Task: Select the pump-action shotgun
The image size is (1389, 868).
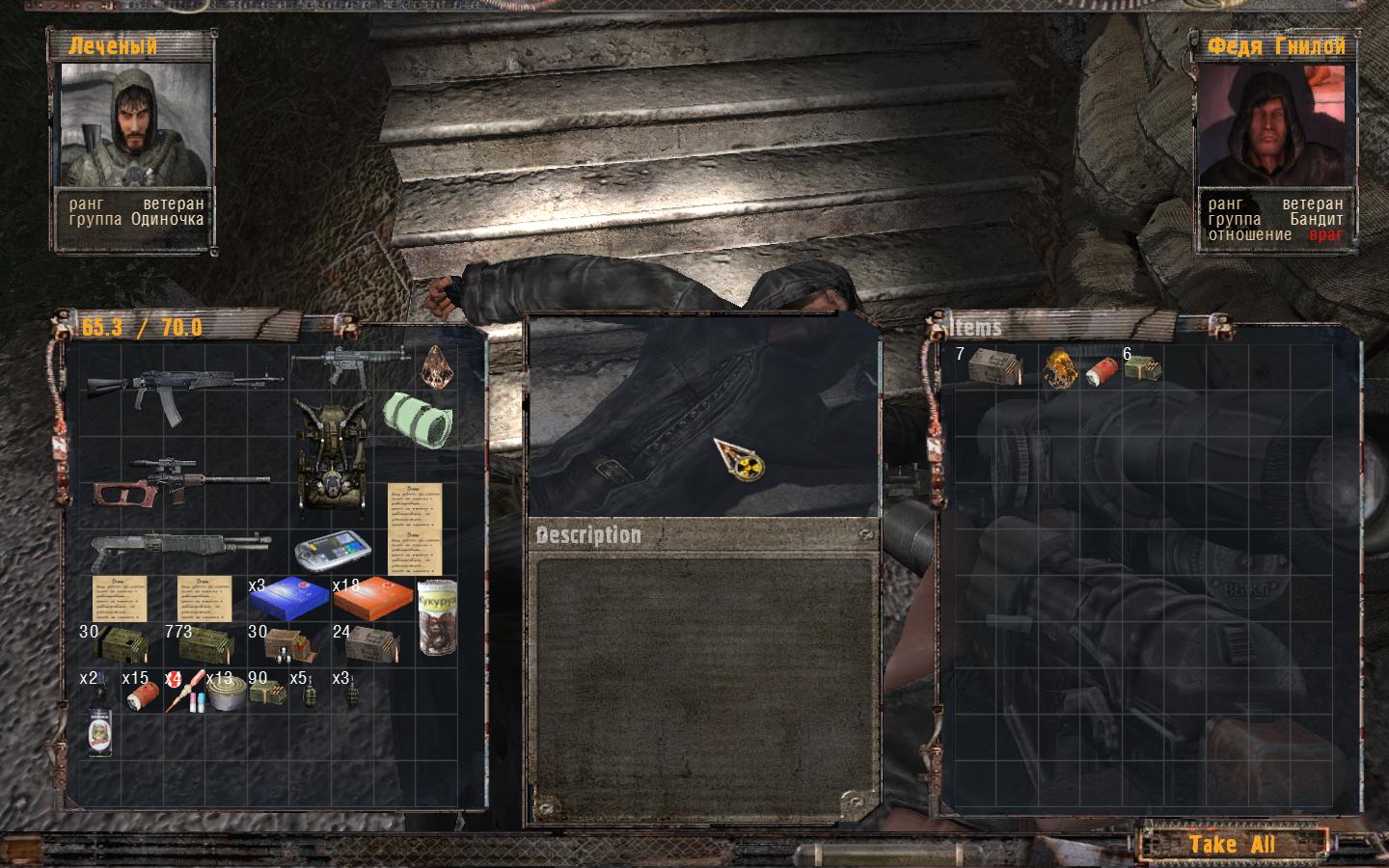Action: pos(181,551)
